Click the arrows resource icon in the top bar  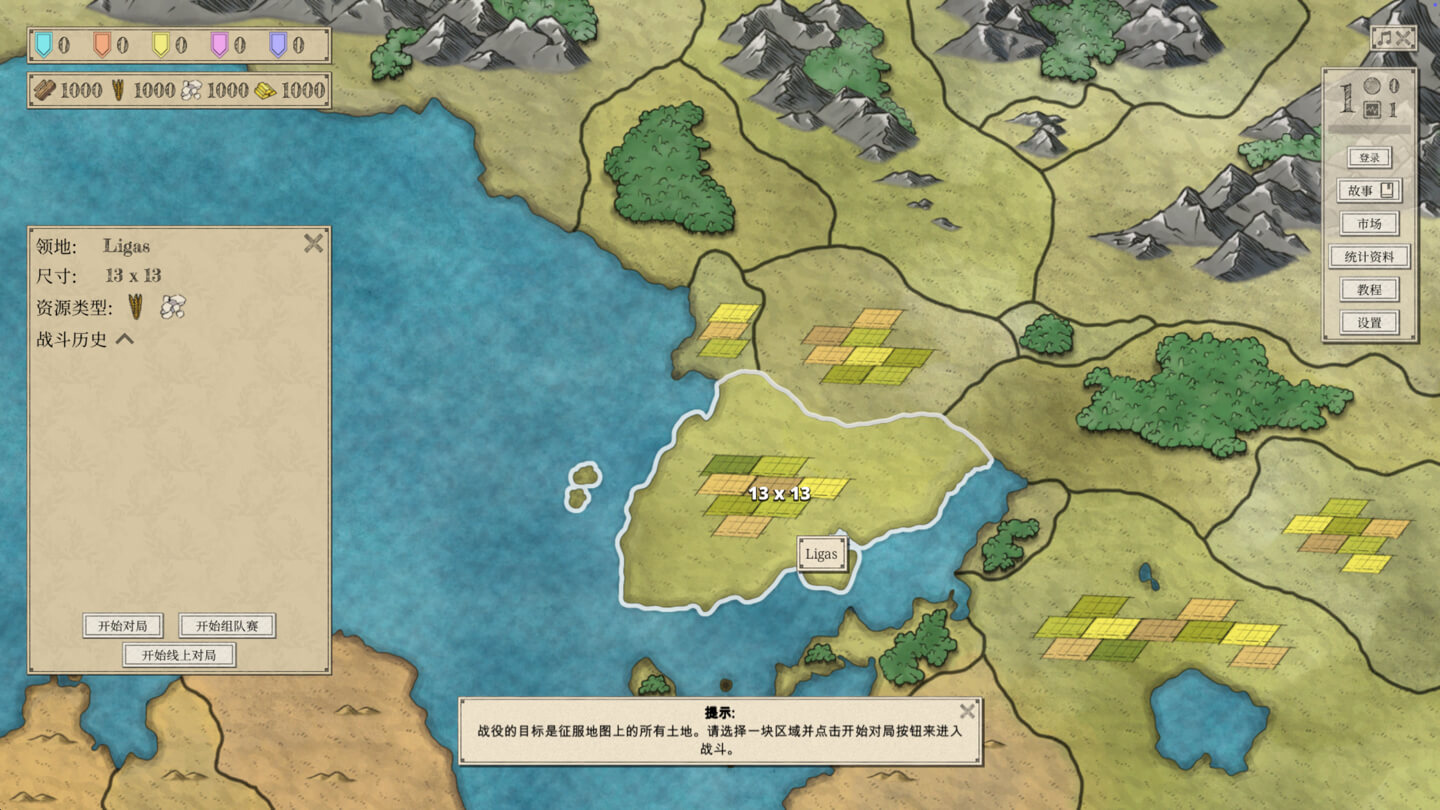[x=119, y=89]
